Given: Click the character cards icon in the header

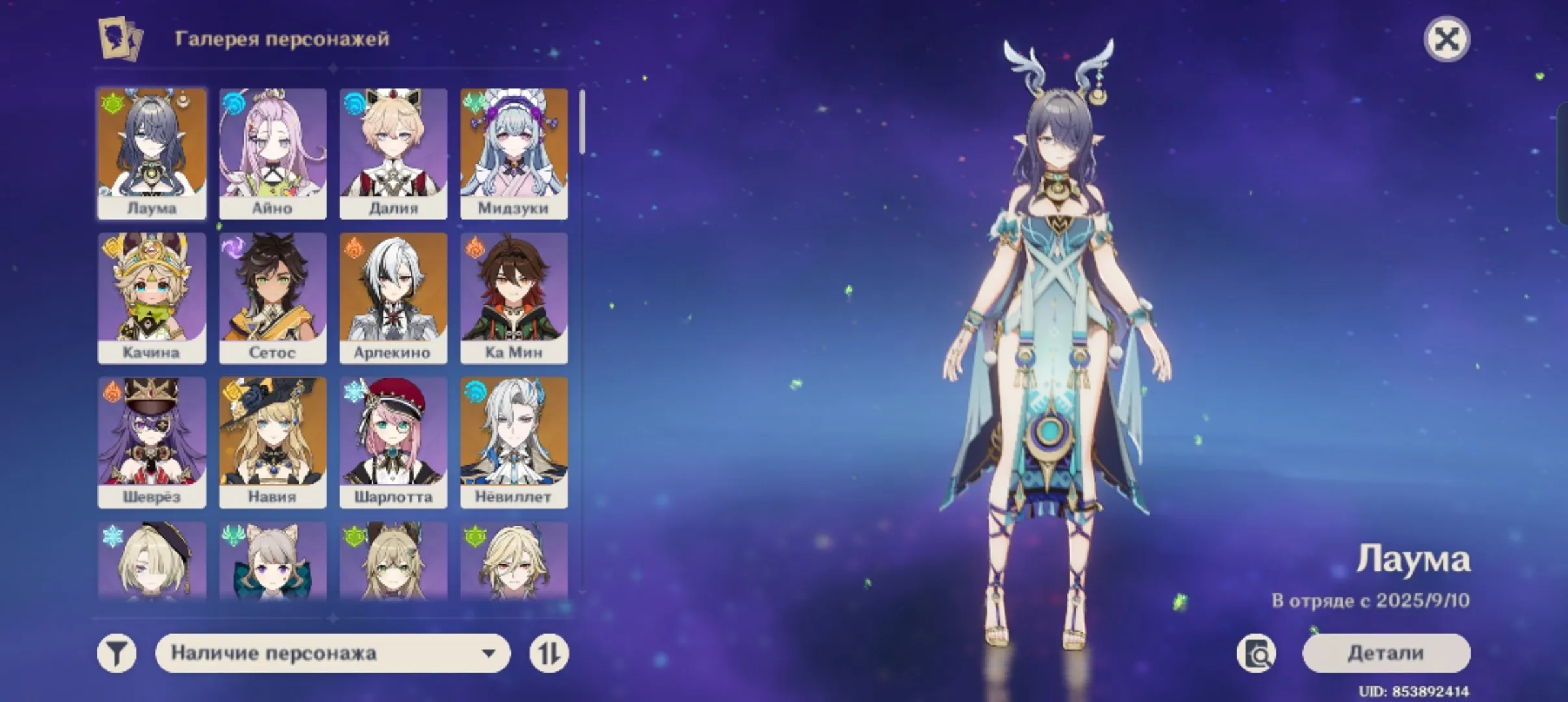Looking at the screenshot, I should point(119,40).
